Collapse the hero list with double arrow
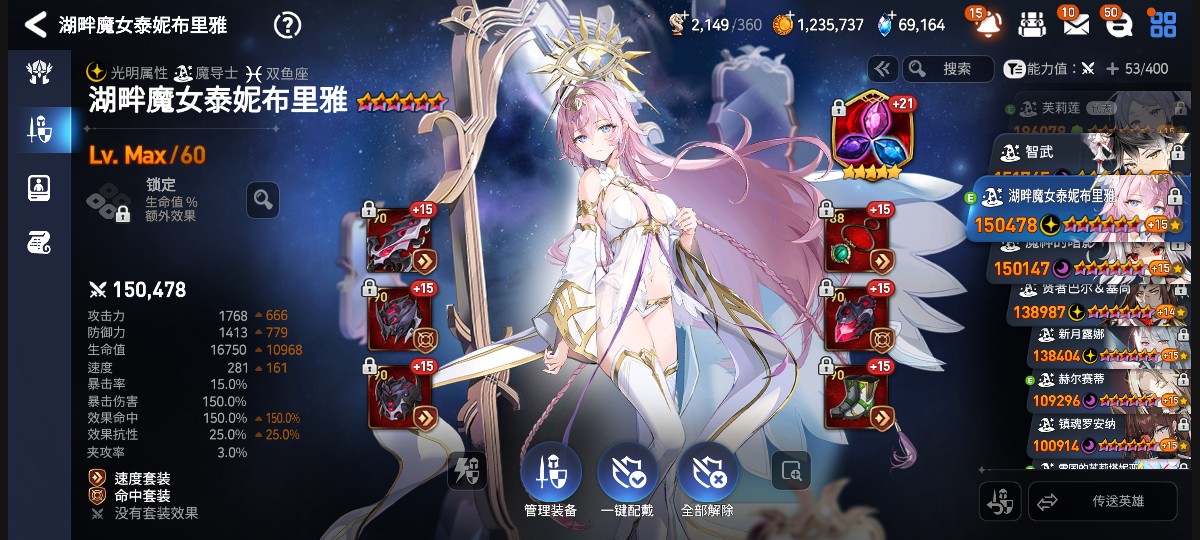Image resolution: width=1200 pixels, height=540 pixels. coord(882,69)
